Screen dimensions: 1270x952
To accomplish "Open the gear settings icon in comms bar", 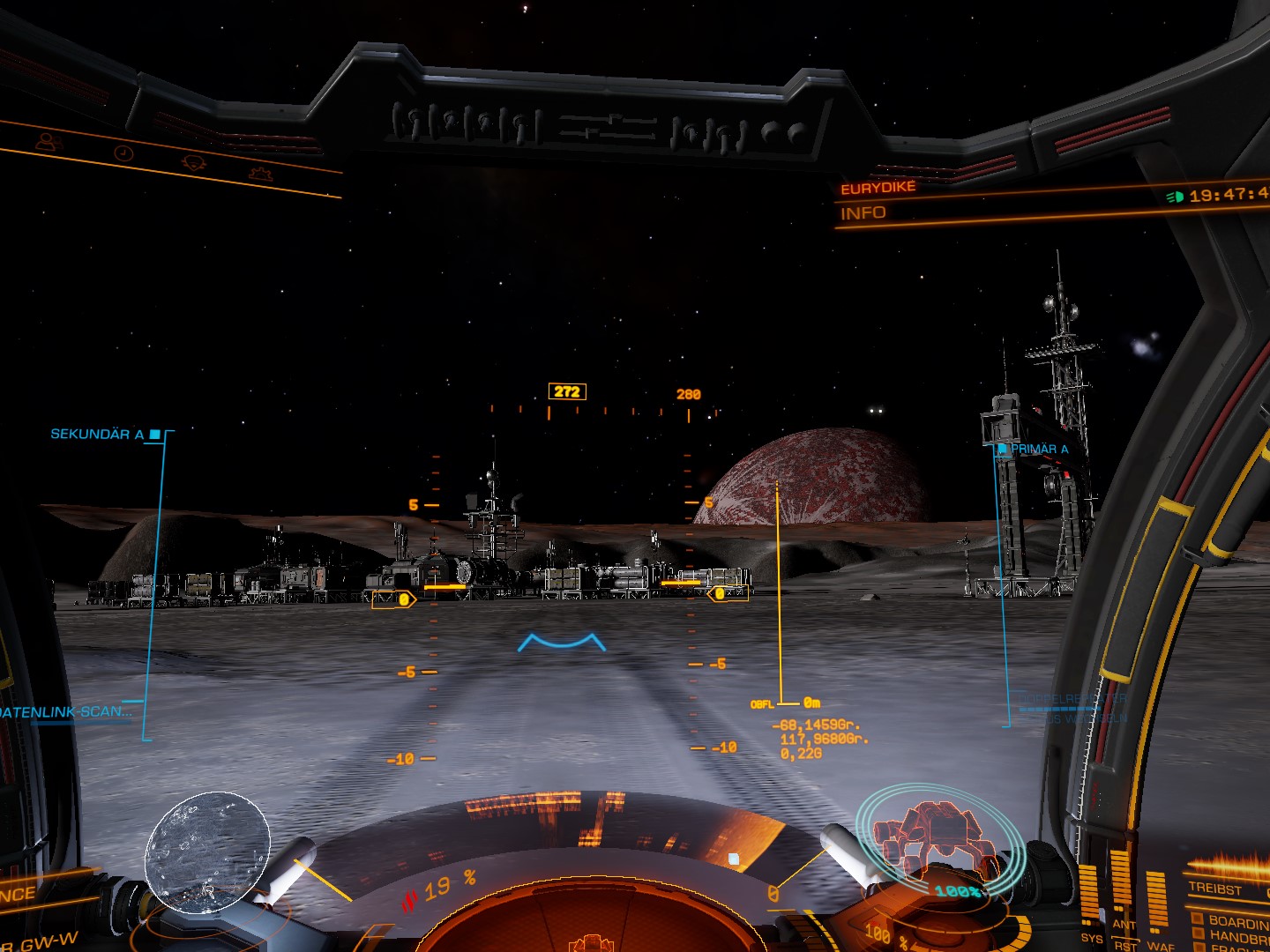I will (259, 173).
